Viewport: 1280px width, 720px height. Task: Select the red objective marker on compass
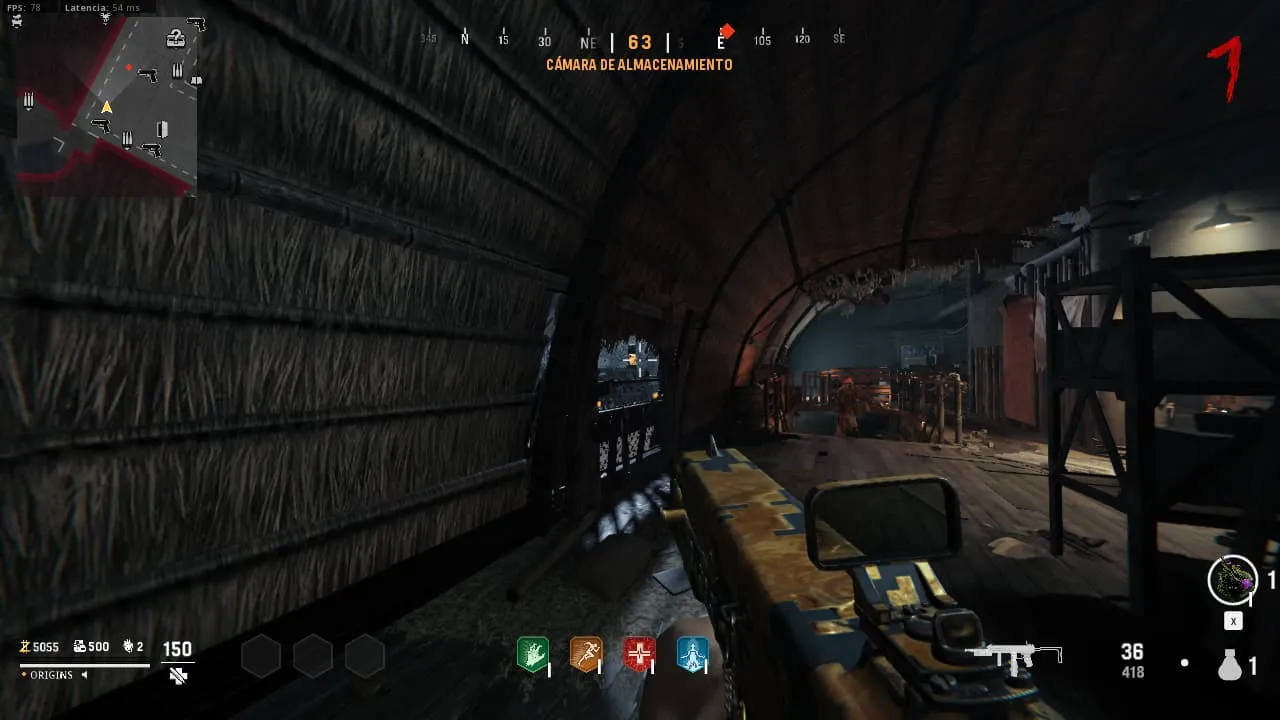point(727,32)
